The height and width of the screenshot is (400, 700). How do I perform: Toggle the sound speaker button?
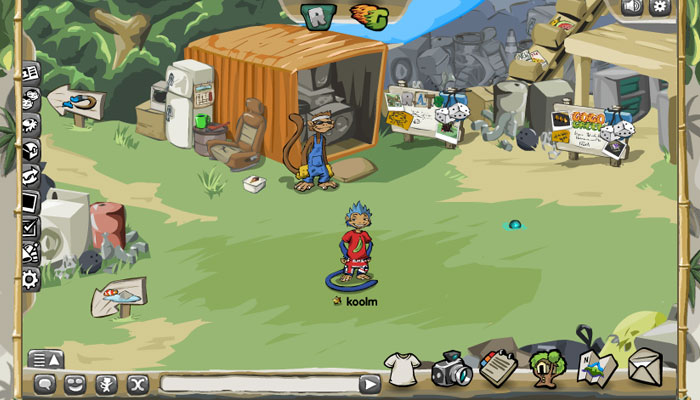(632, 8)
